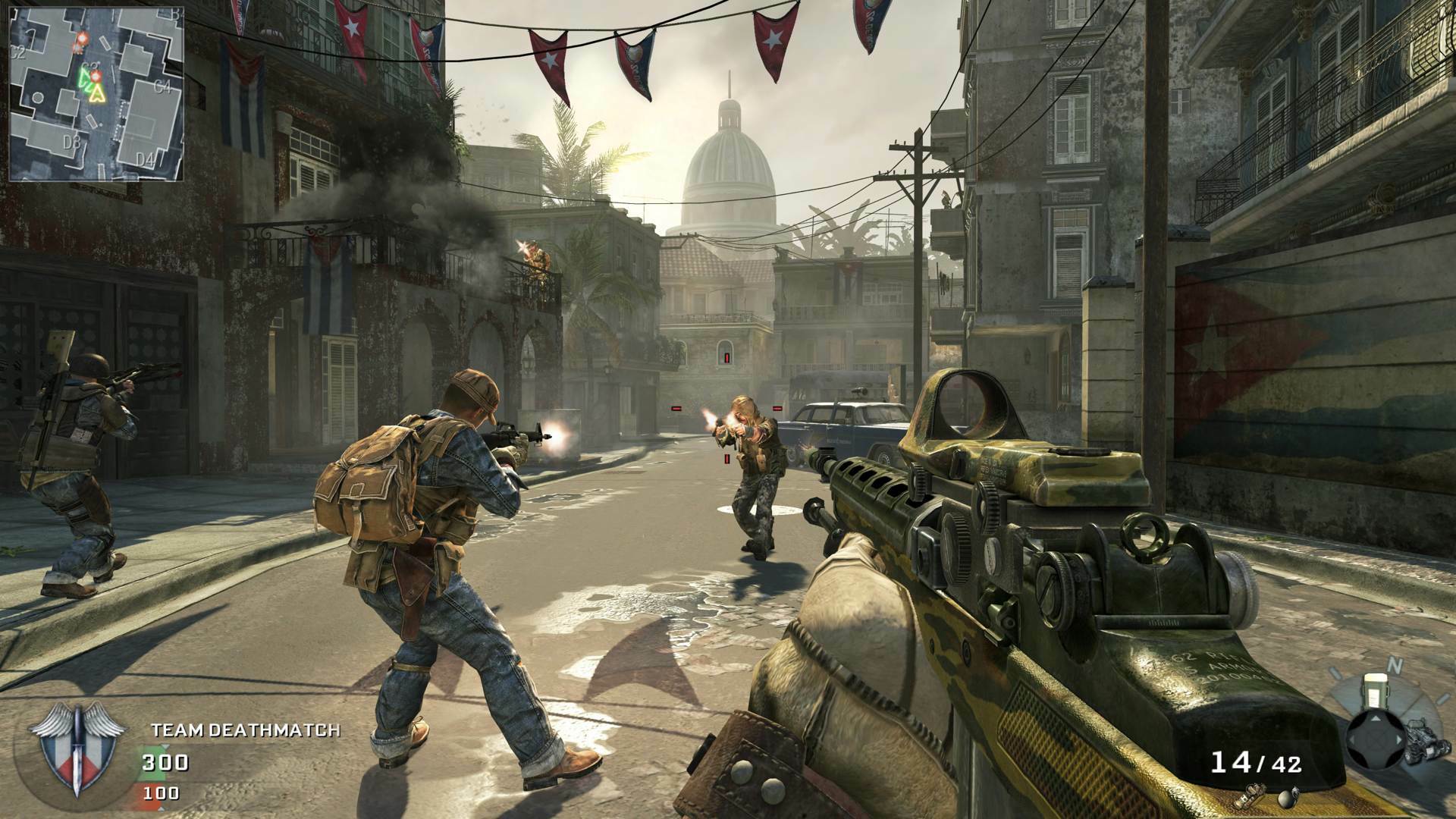
Task: Expand the green team score arrow above 300
Action: click(x=164, y=746)
